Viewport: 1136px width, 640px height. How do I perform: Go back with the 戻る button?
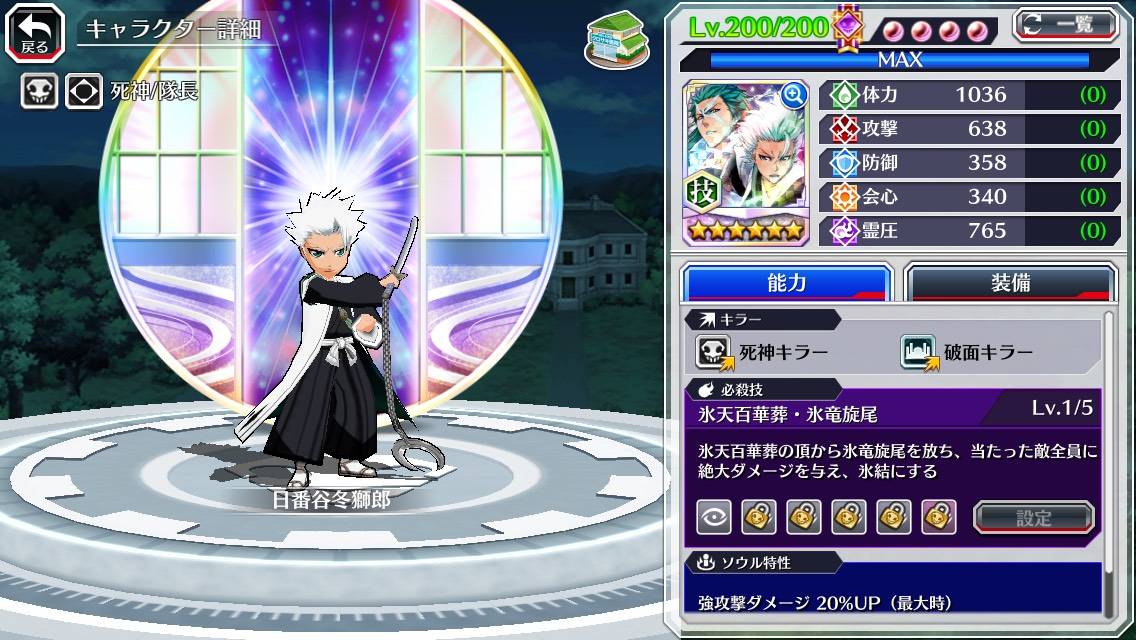coord(35,31)
